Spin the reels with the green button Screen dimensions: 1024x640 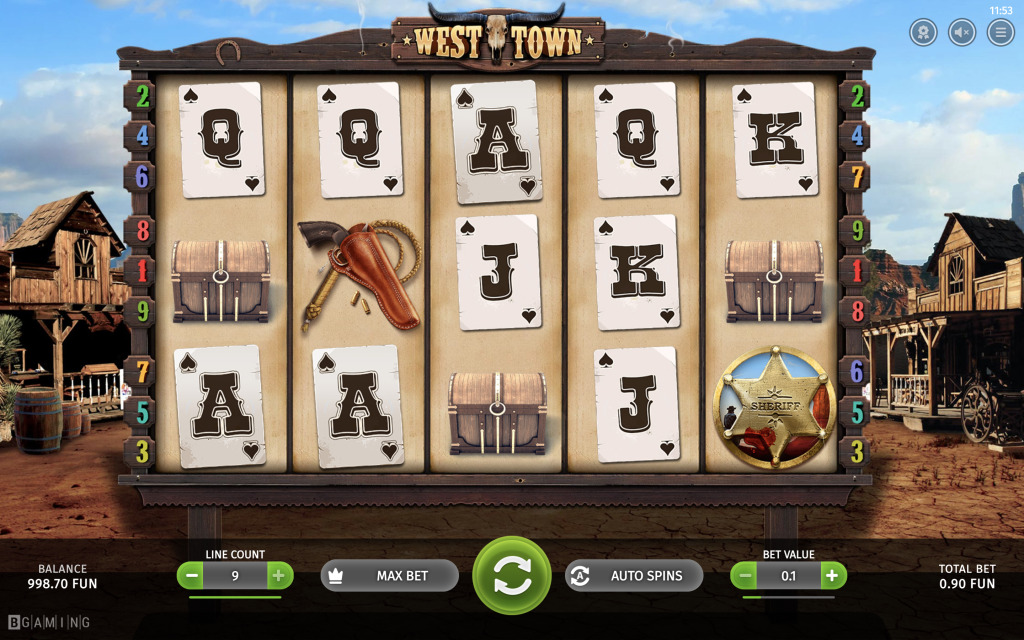click(x=512, y=575)
